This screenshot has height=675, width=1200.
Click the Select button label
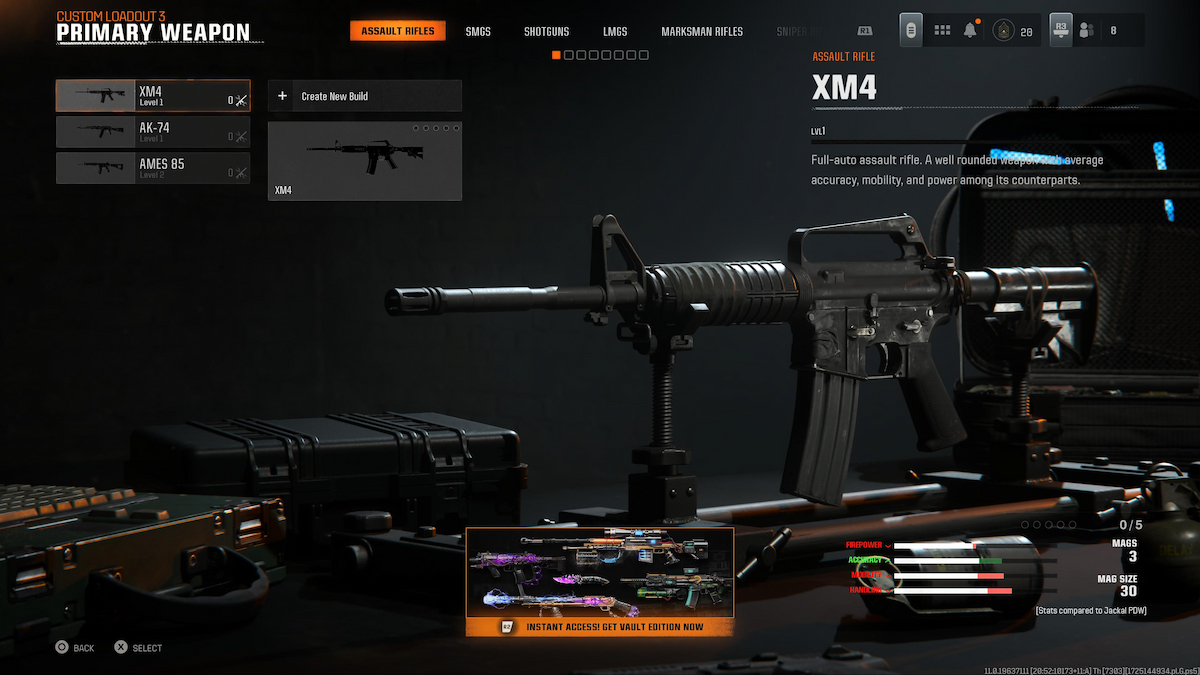point(138,648)
